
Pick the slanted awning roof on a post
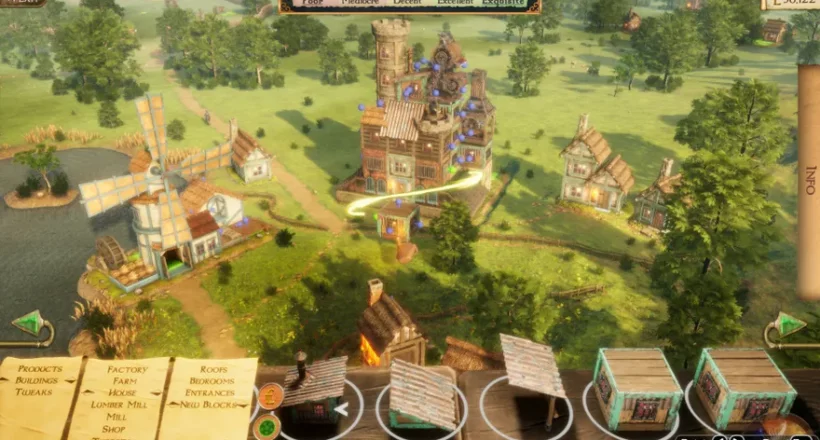coord(532,370)
